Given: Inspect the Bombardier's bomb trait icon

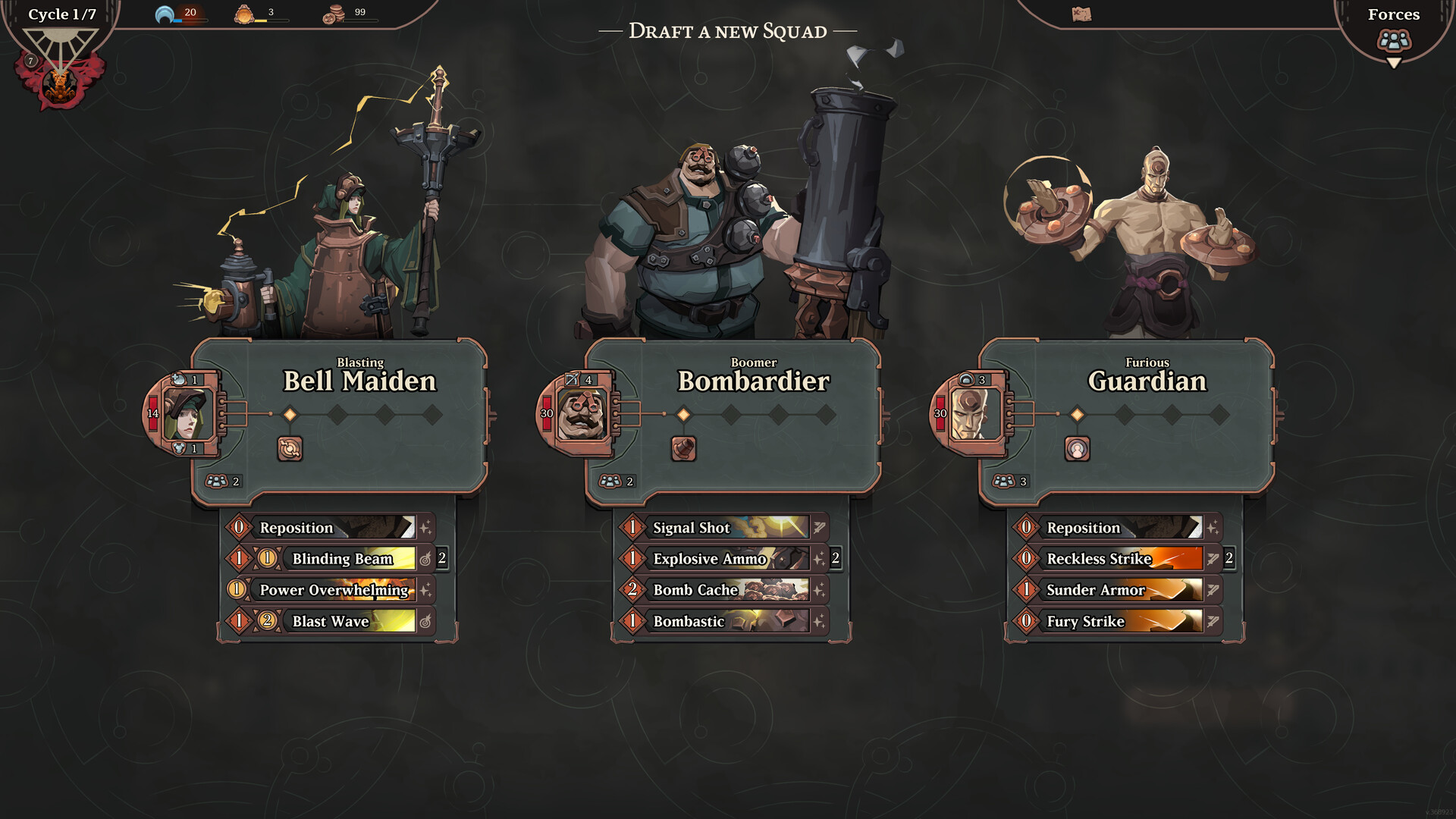Looking at the screenshot, I should click(x=683, y=449).
